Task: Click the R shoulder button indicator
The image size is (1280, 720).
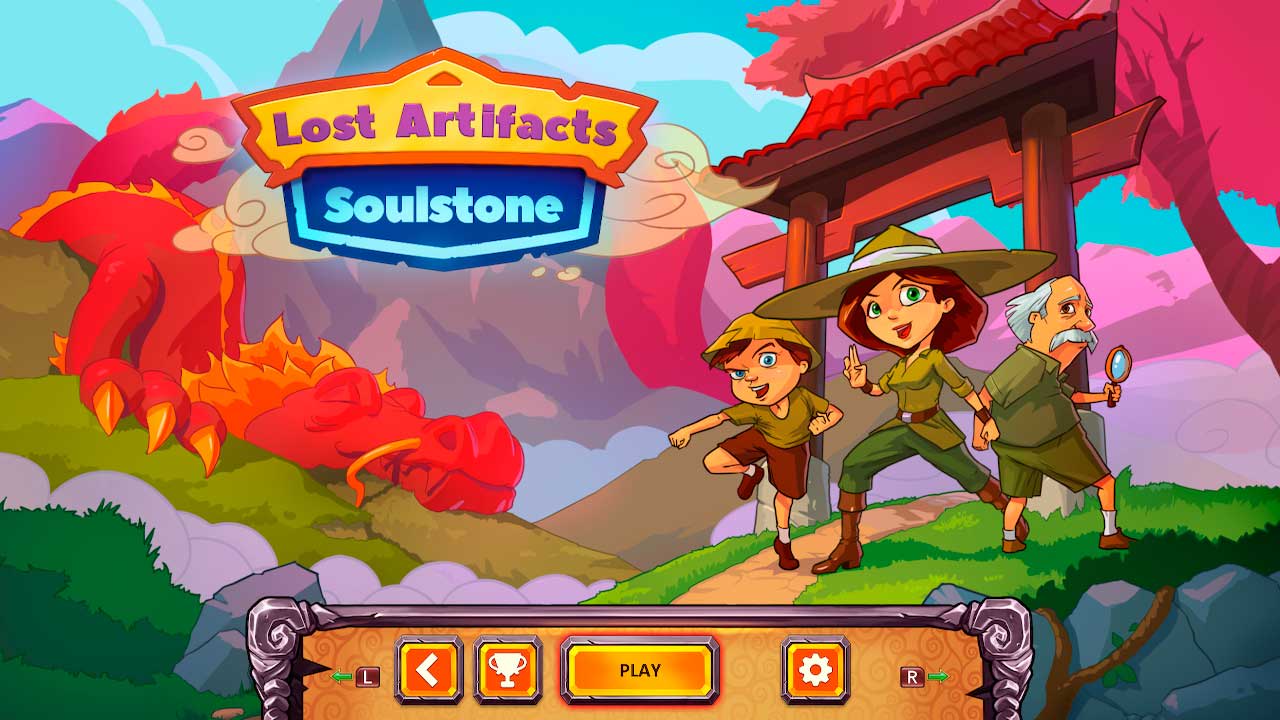Action: [912, 677]
